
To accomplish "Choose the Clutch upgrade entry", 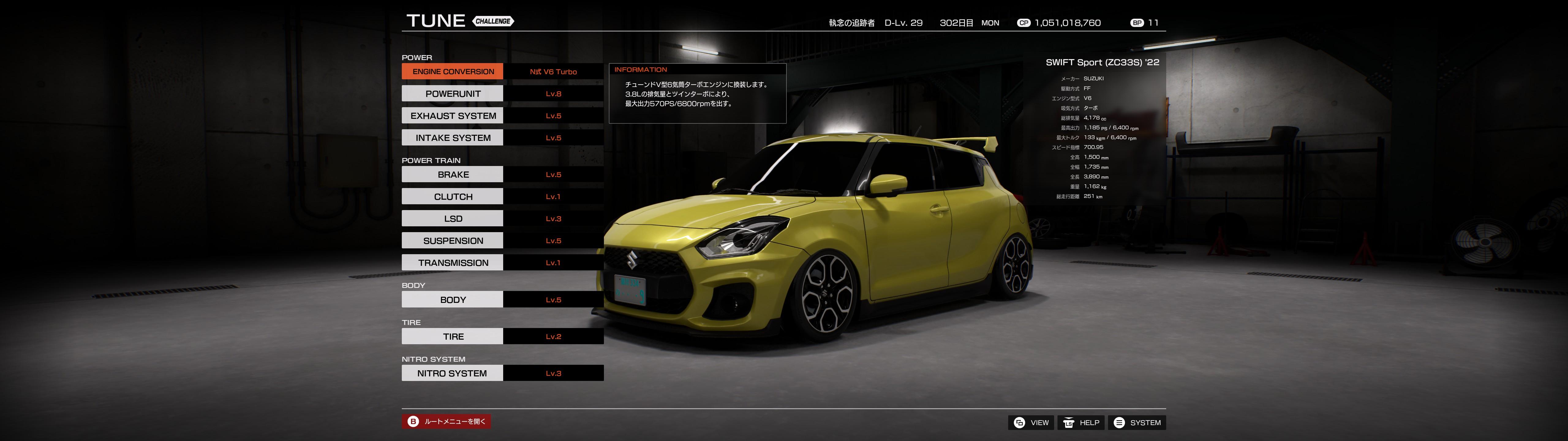I will click(452, 197).
